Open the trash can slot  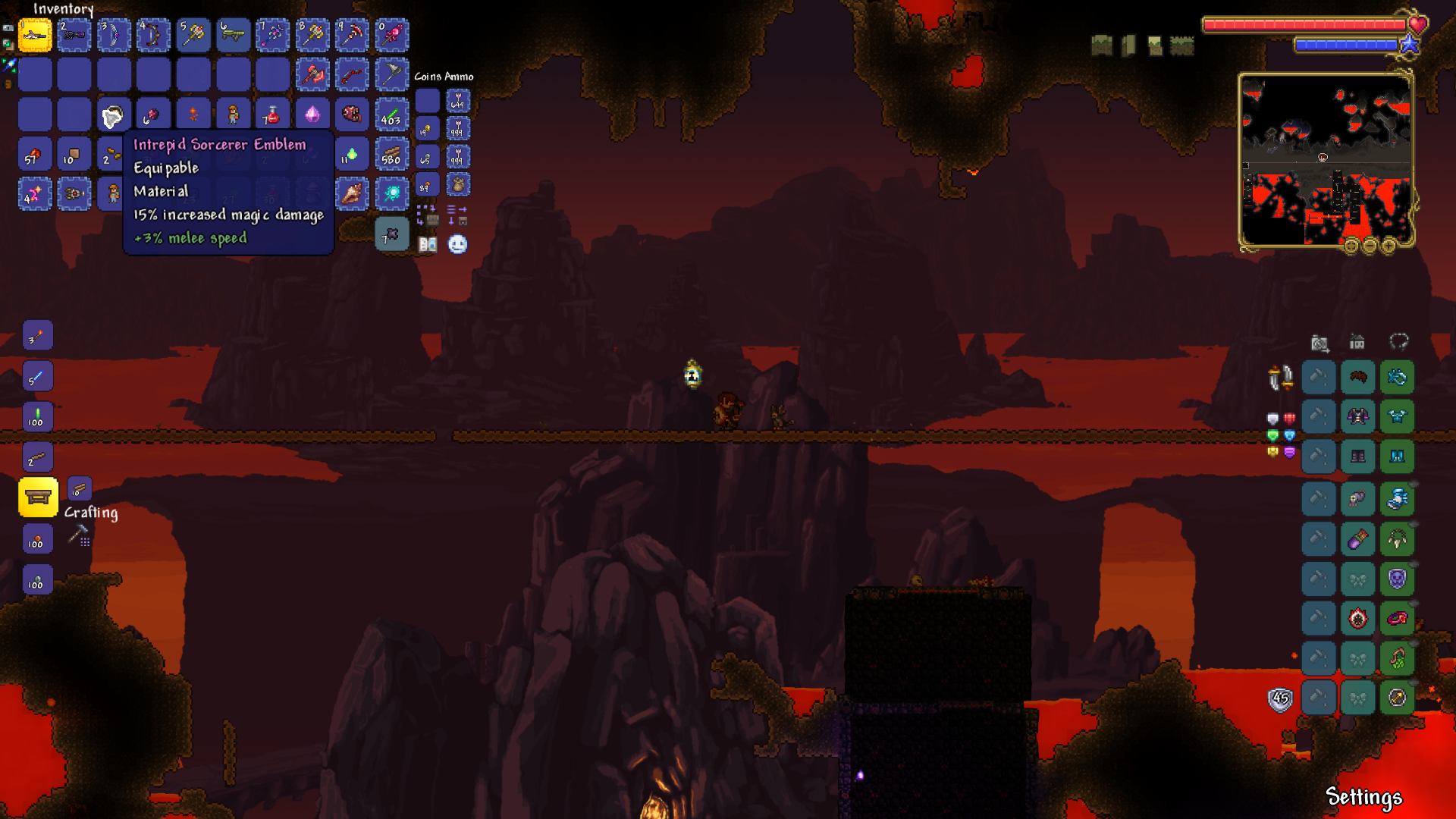pyautogui.click(x=391, y=235)
